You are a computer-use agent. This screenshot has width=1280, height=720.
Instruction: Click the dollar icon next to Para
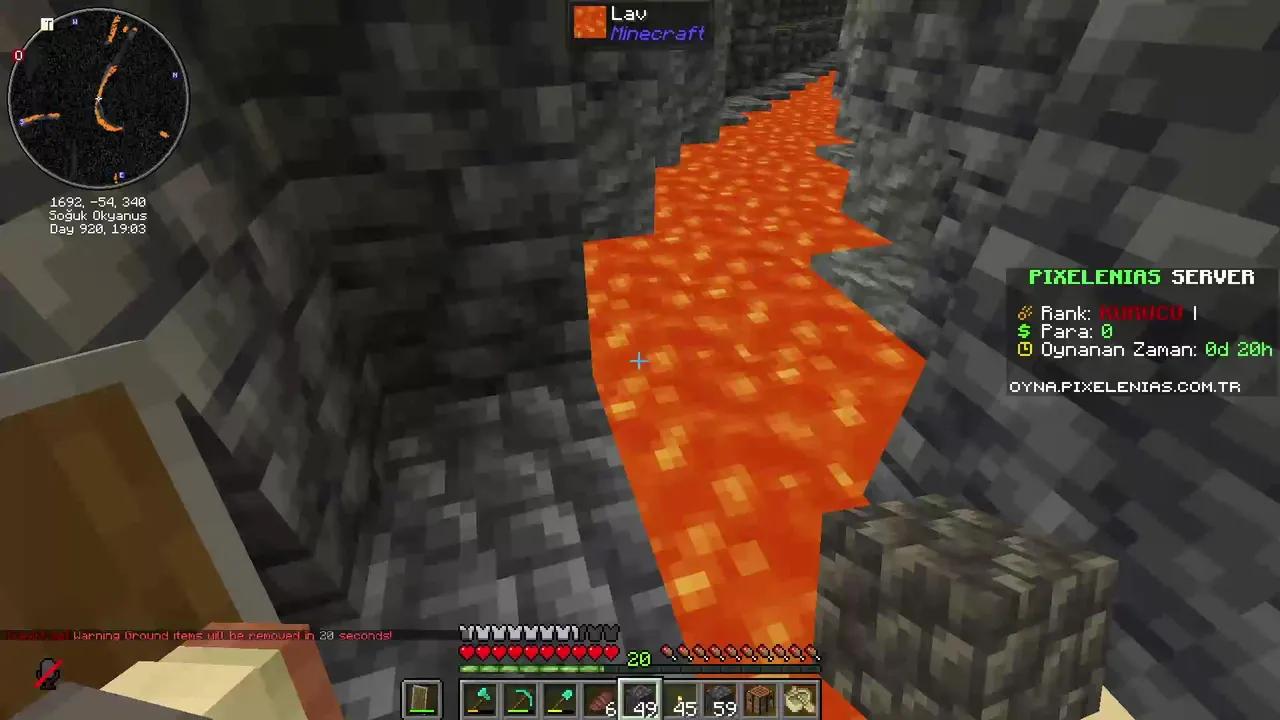point(1024,331)
